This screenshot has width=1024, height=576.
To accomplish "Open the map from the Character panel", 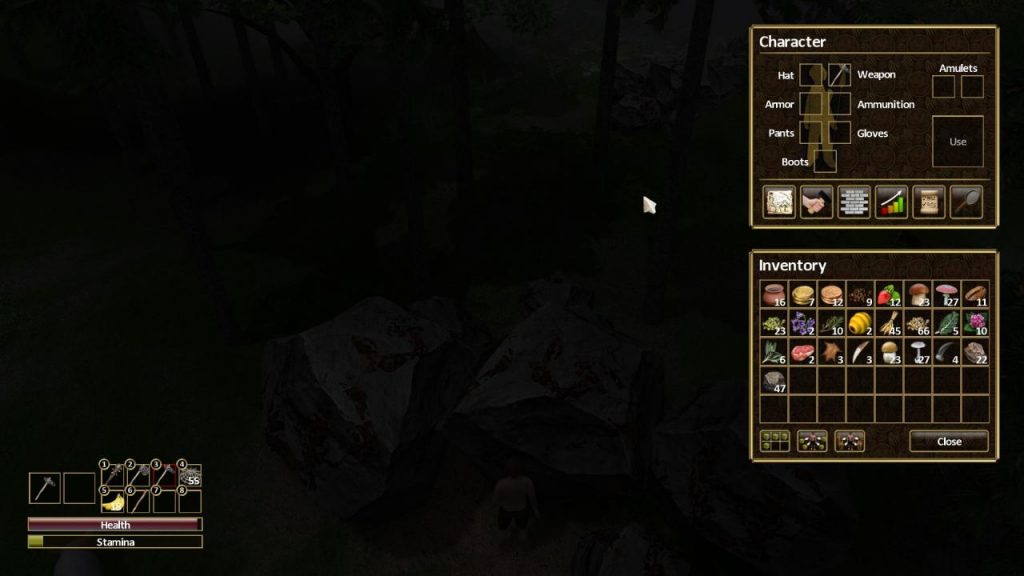I will [778, 202].
